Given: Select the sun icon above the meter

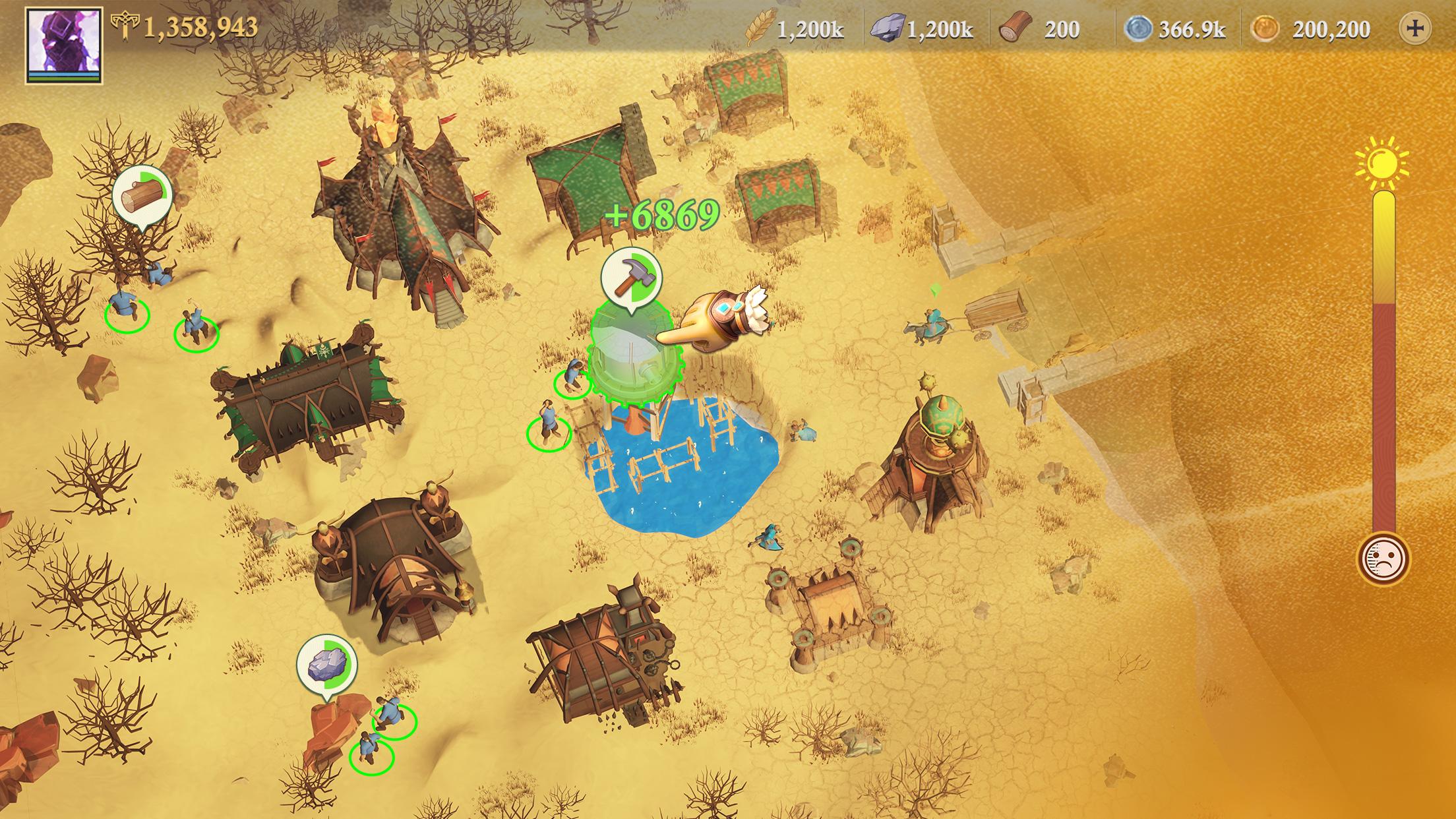Looking at the screenshot, I should (x=1381, y=160).
